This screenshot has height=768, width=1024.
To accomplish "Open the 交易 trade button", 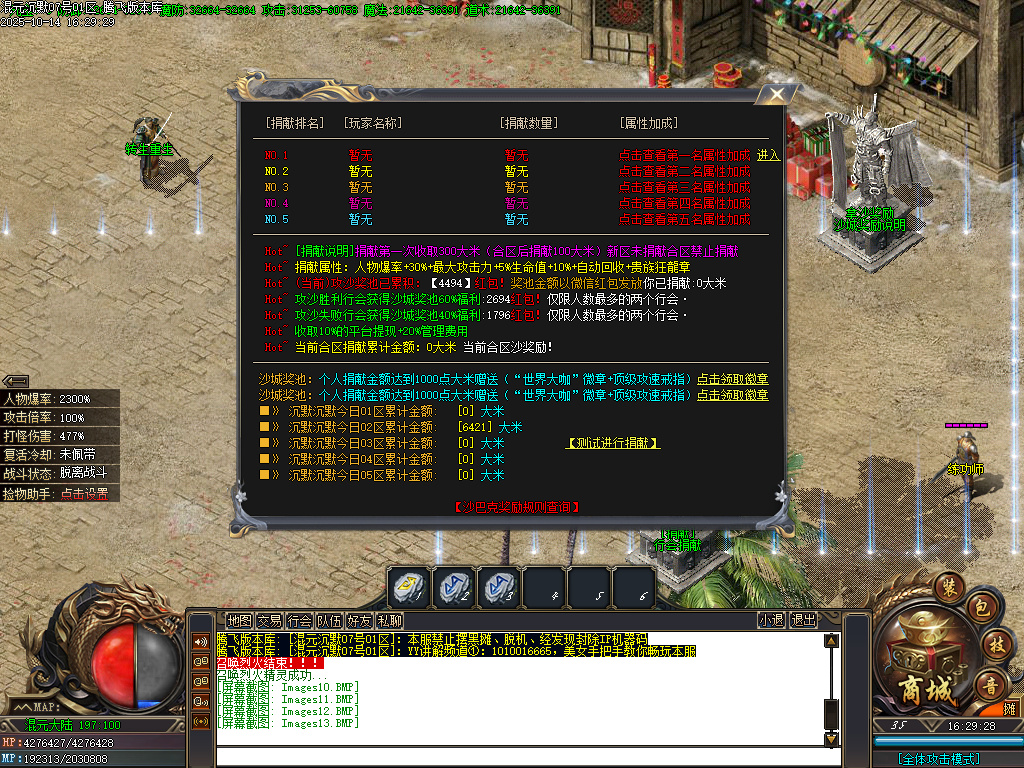I will tap(269, 620).
